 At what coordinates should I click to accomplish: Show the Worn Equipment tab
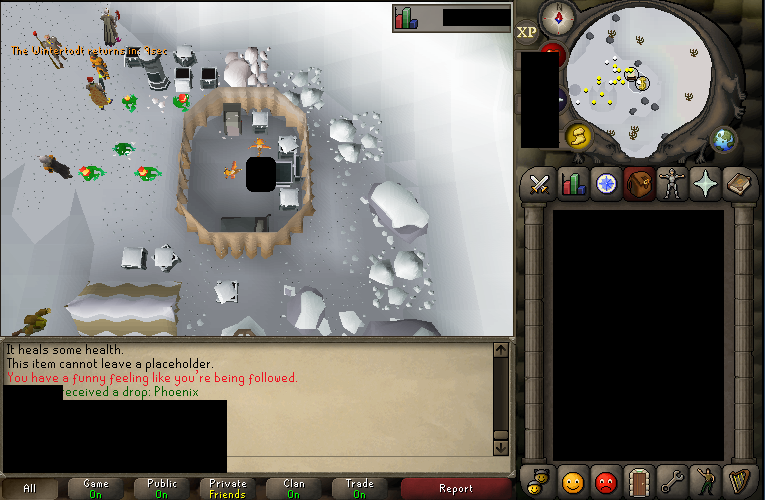pos(672,184)
